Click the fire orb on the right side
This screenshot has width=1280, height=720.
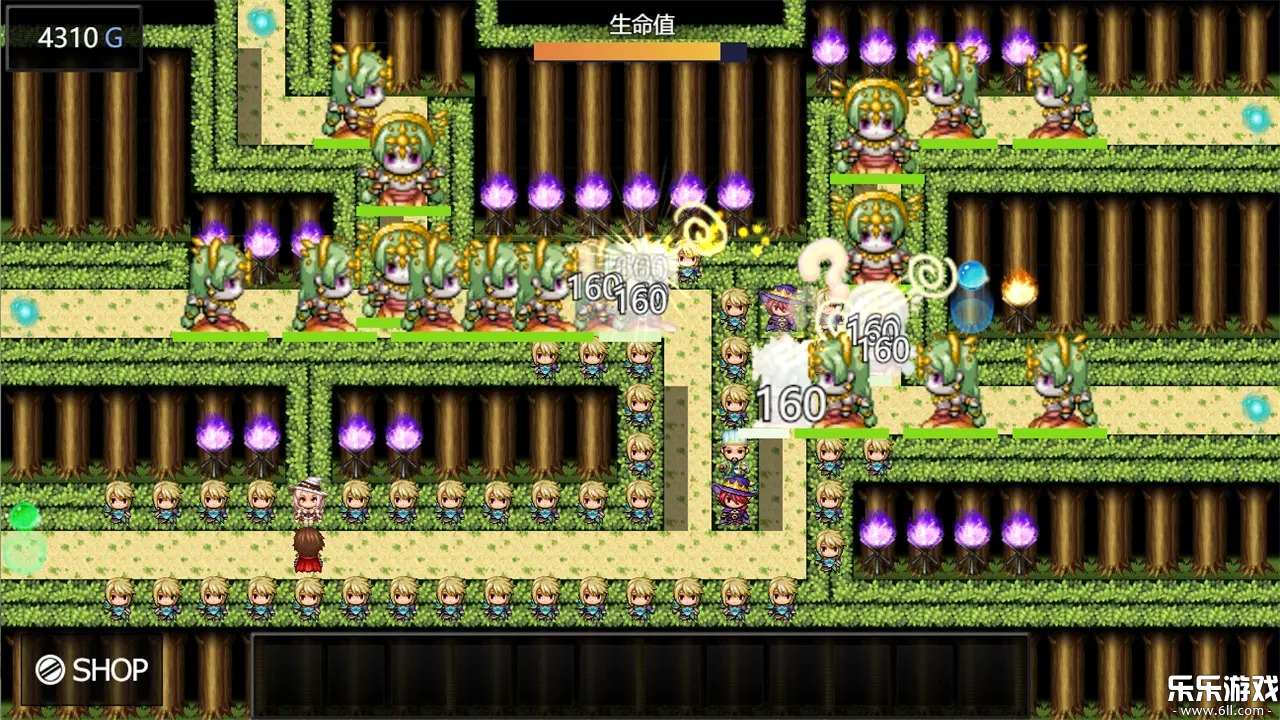(1018, 291)
